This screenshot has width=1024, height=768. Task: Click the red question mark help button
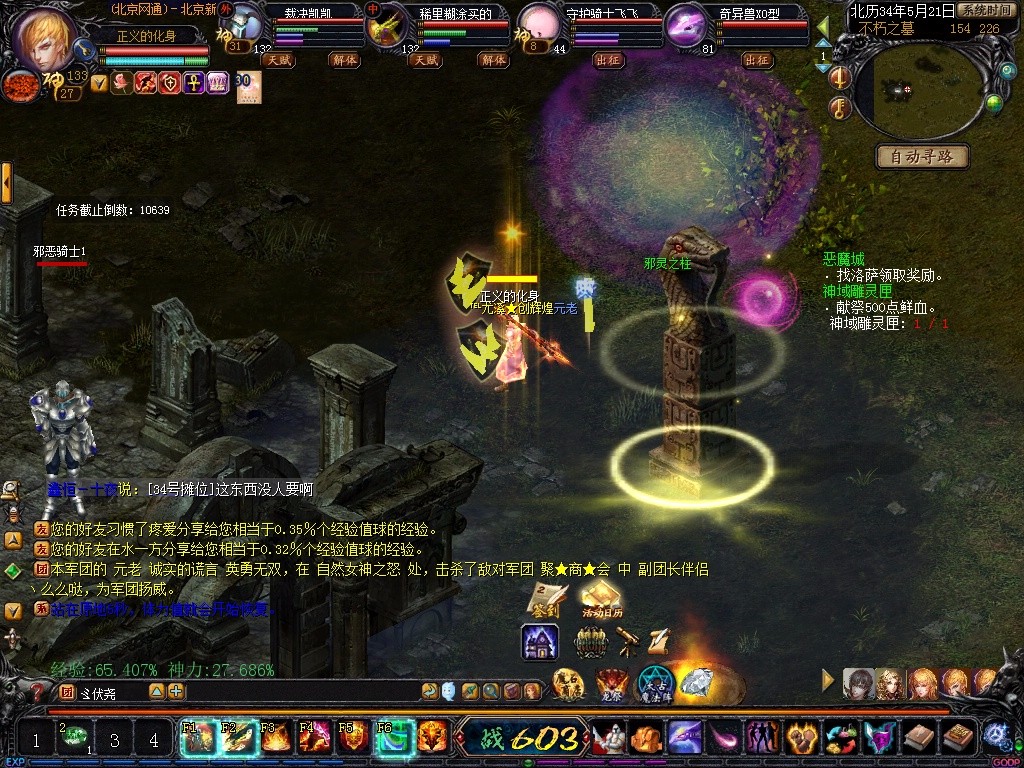point(38,691)
